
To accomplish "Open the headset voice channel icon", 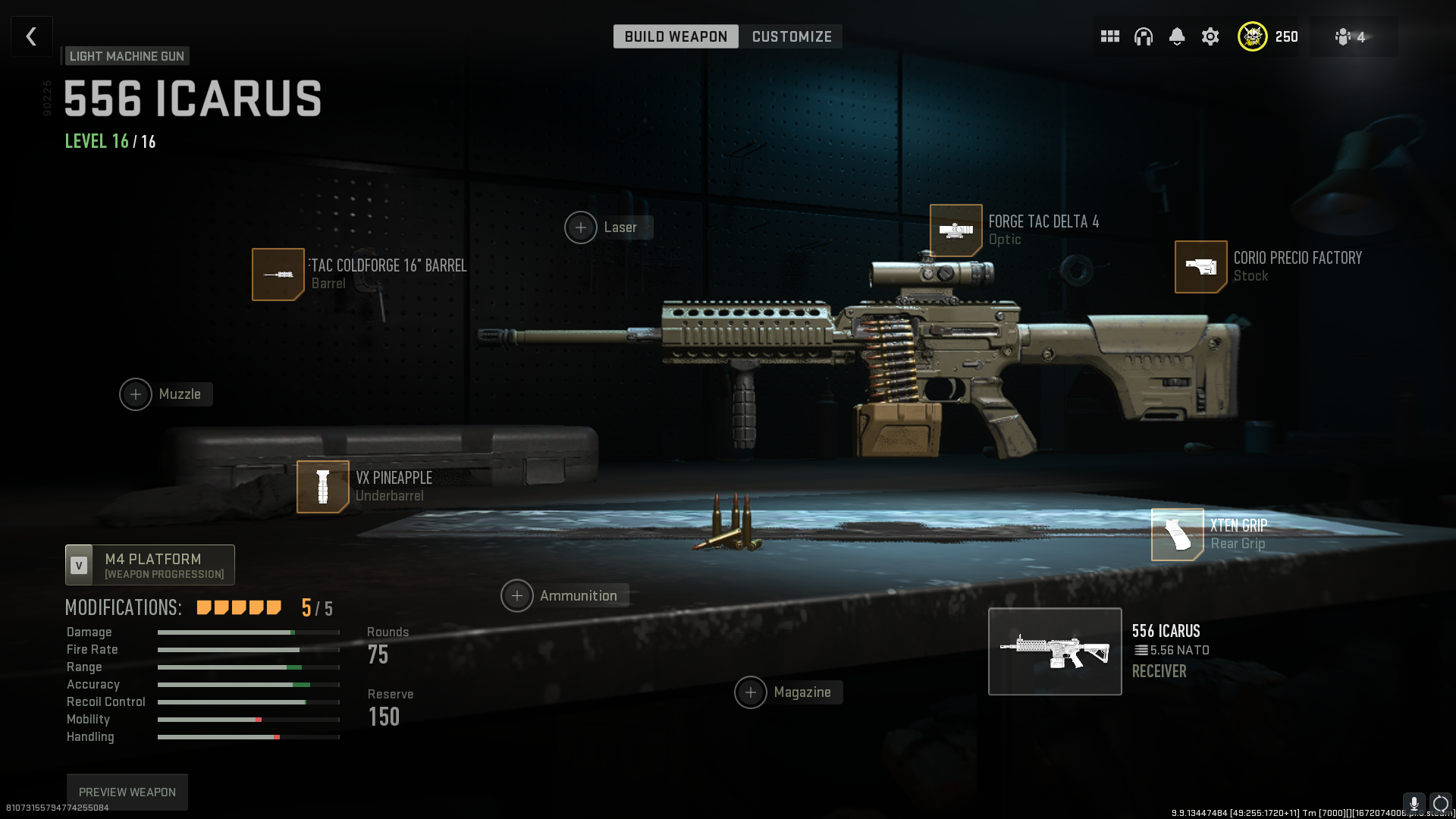I will click(1143, 36).
